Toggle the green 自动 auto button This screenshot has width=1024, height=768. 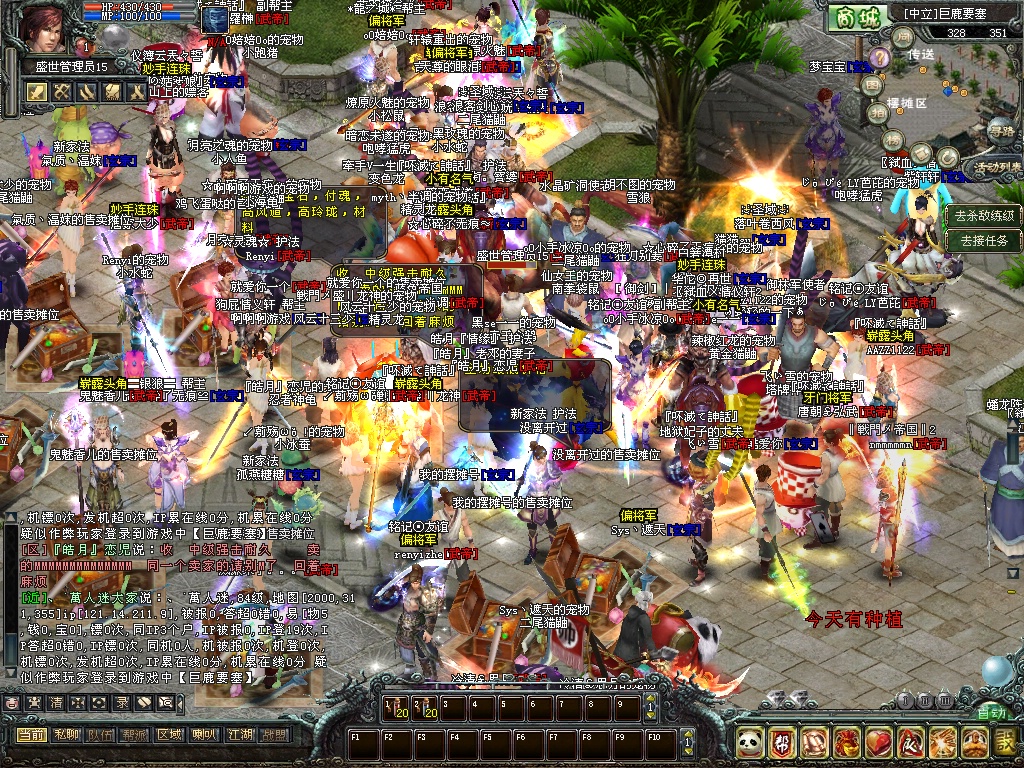click(991, 713)
